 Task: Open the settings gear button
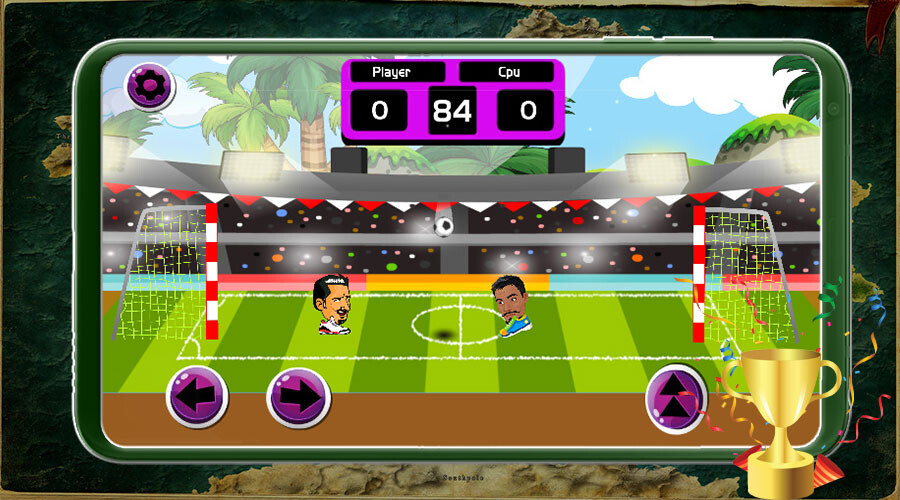(x=149, y=86)
